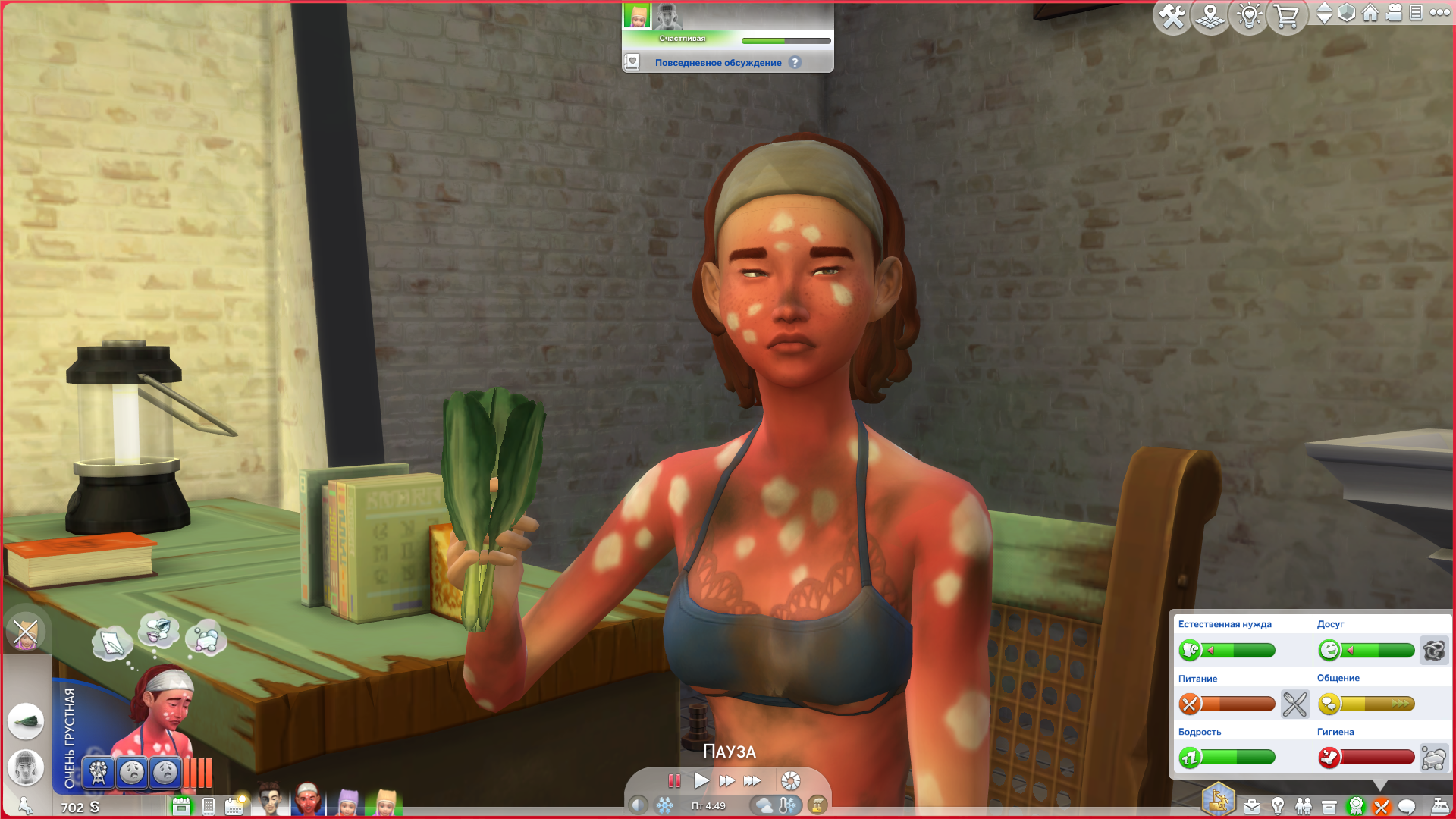Click the red pause button

[x=674, y=780]
